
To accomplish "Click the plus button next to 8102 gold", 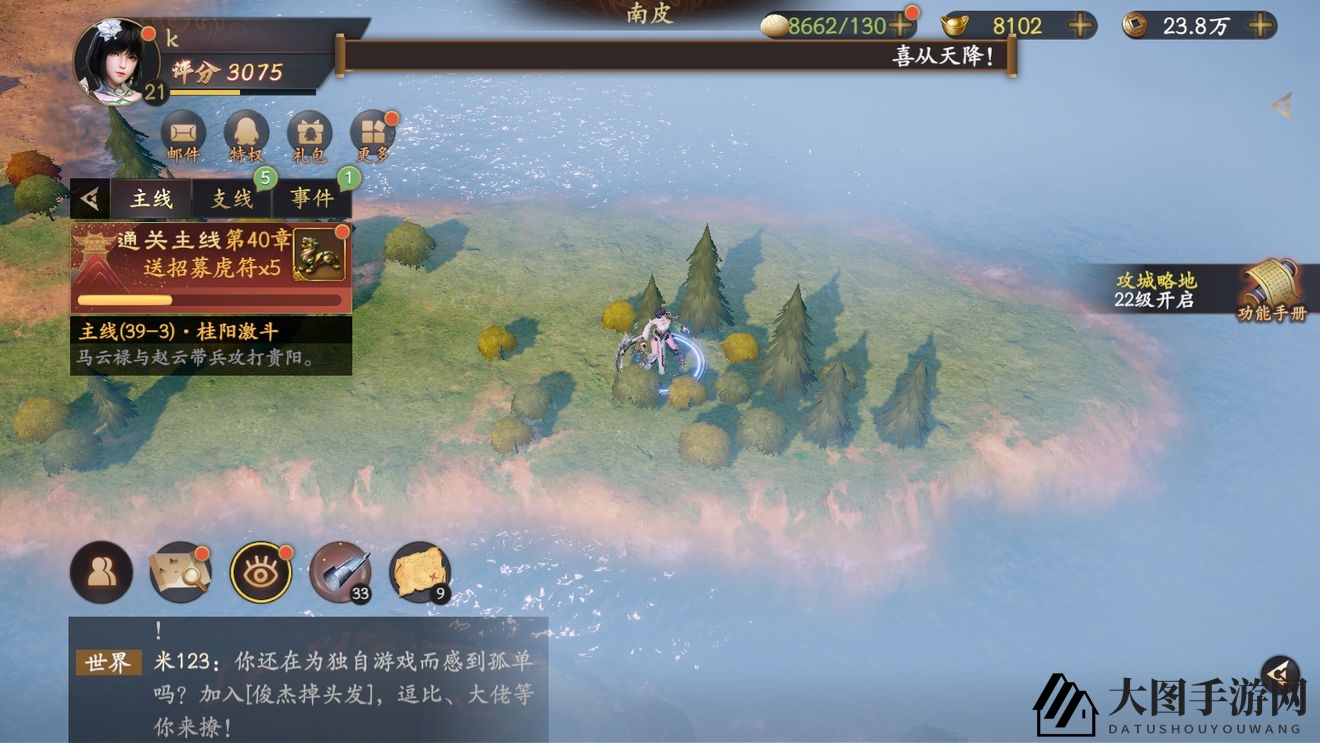I will tap(1079, 26).
